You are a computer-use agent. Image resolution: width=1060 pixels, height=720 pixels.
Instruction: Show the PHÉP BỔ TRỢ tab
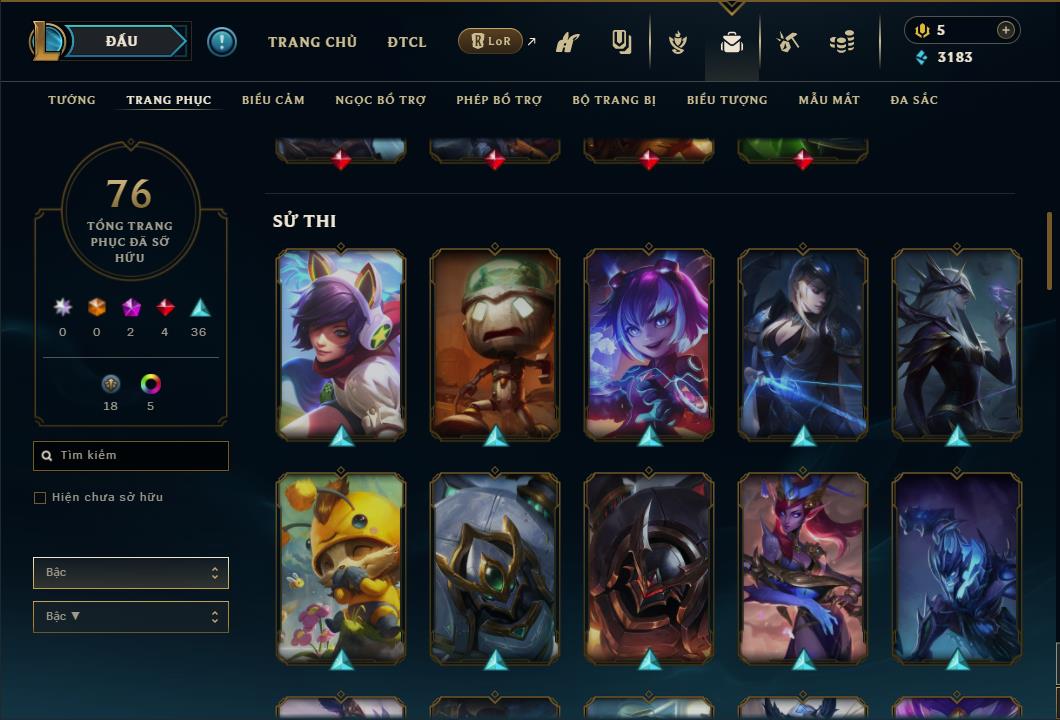coord(499,100)
